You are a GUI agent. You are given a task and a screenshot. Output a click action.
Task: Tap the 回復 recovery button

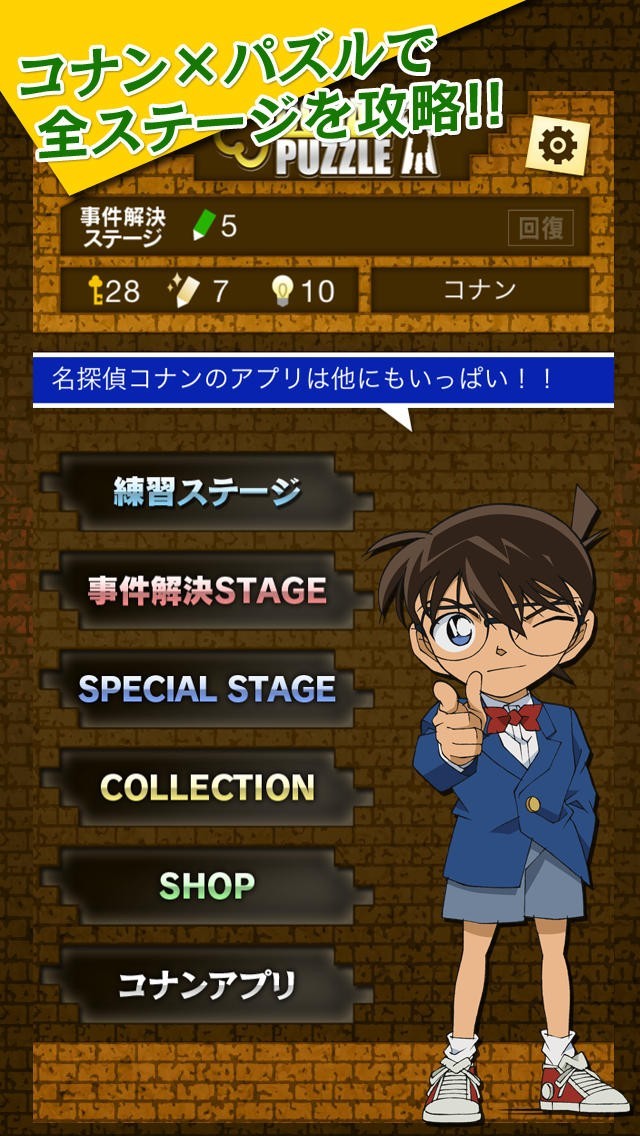click(x=541, y=227)
